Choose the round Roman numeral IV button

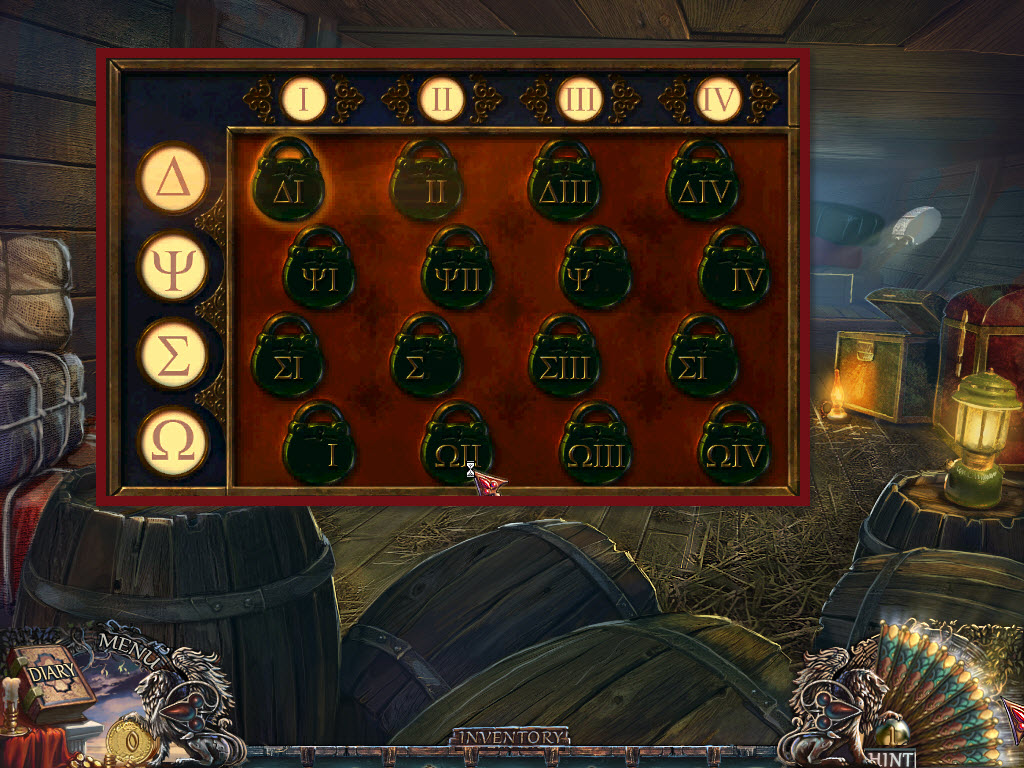[718, 99]
